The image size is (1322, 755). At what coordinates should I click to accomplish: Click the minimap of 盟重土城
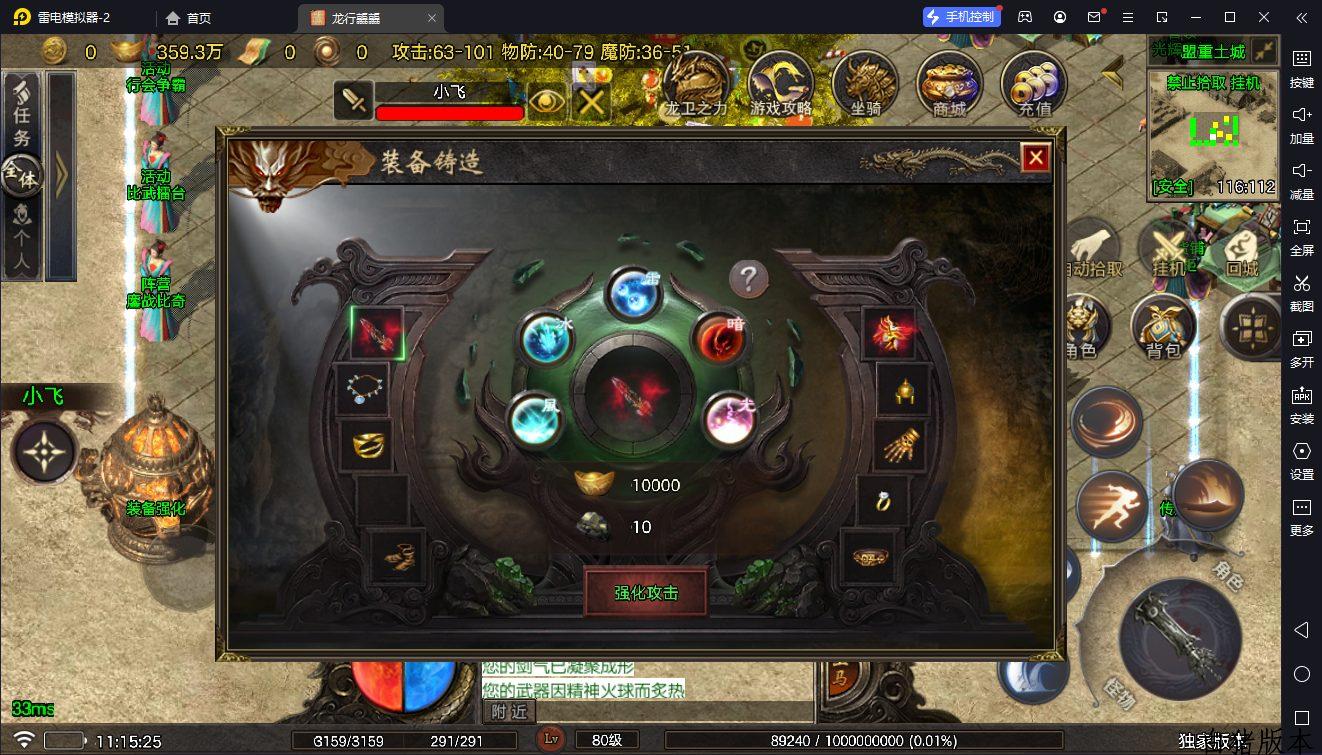(x=1213, y=130)
